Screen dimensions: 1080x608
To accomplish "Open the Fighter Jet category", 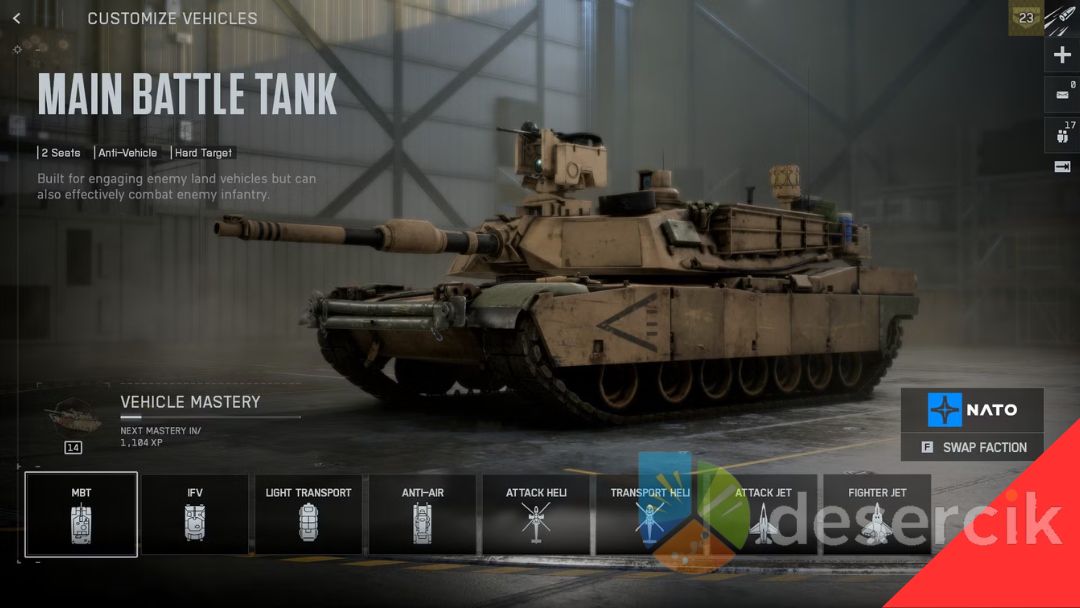I will point(877,514).
